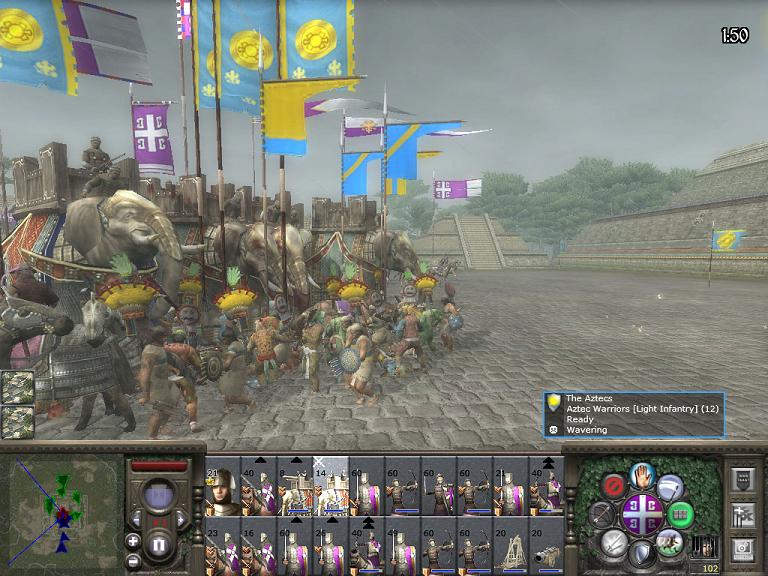Screen dimensions: 768x576
Task: Click the top camouflage-pattern group tile
Action: [17, 388]
